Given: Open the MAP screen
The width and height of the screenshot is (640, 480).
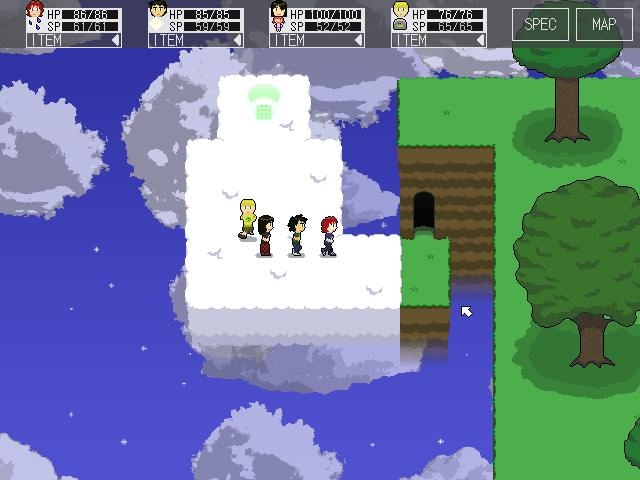Looking at the screenshot, I should (604, 24).
